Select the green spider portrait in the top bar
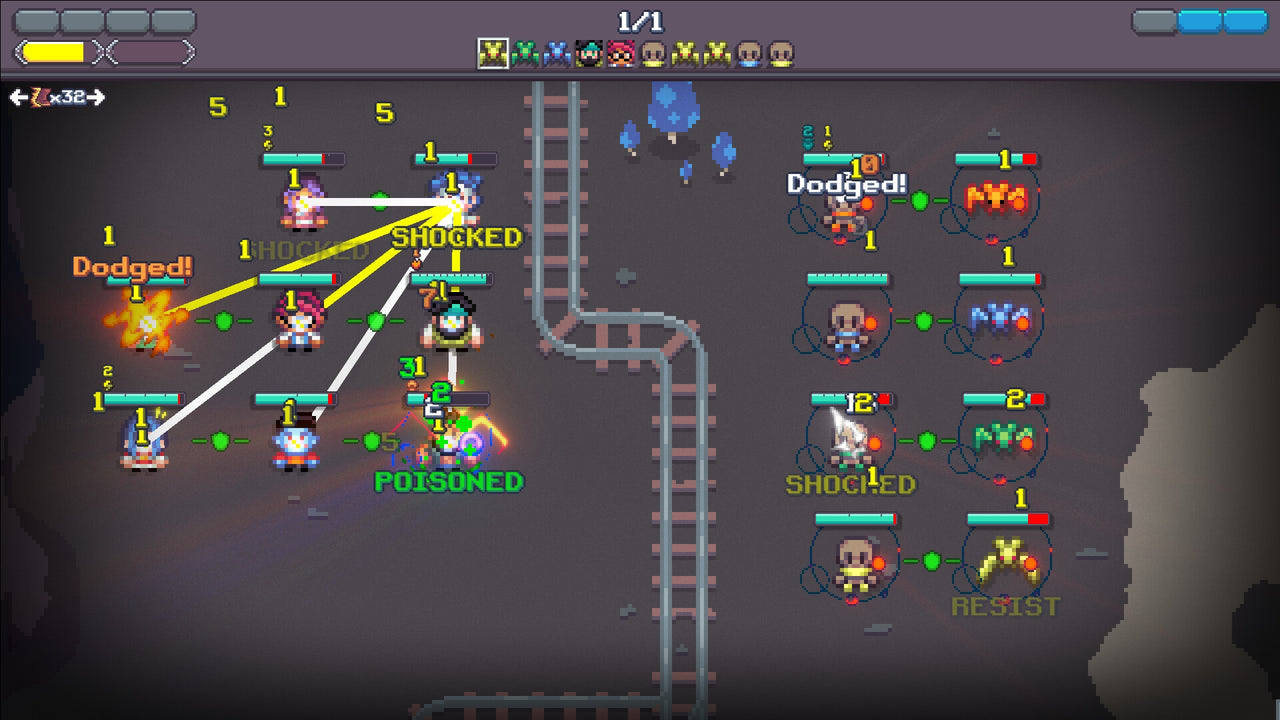Image resolution: width=1280 pixels, height=720 pixels. tap(529, 50)
